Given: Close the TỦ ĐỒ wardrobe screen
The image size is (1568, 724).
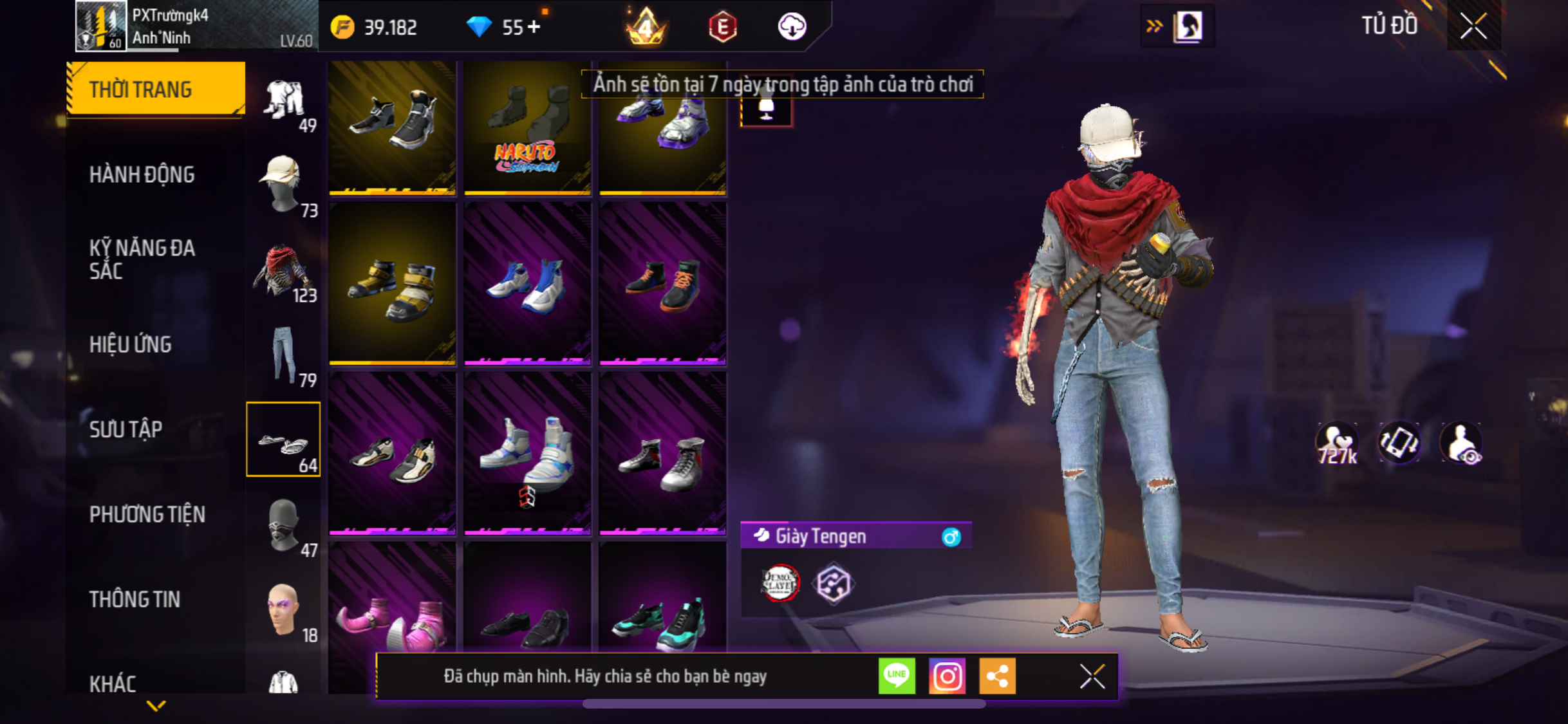Looking at the screenshot, I should pyautogui.click(x=1473, y=26).
